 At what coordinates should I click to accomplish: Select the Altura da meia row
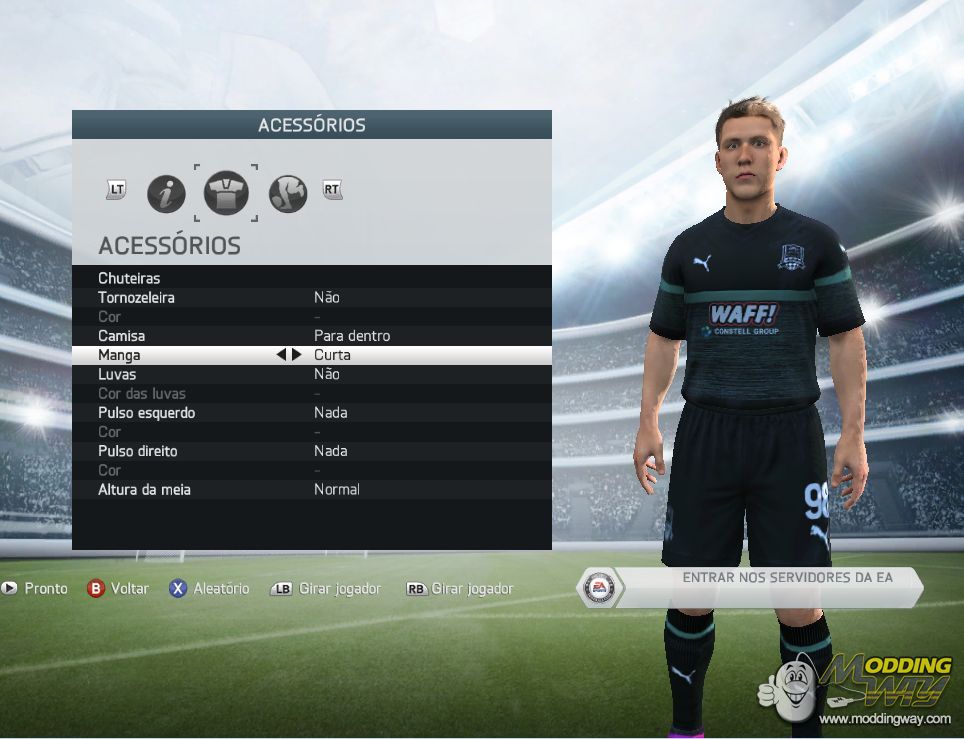click(144, 490)
